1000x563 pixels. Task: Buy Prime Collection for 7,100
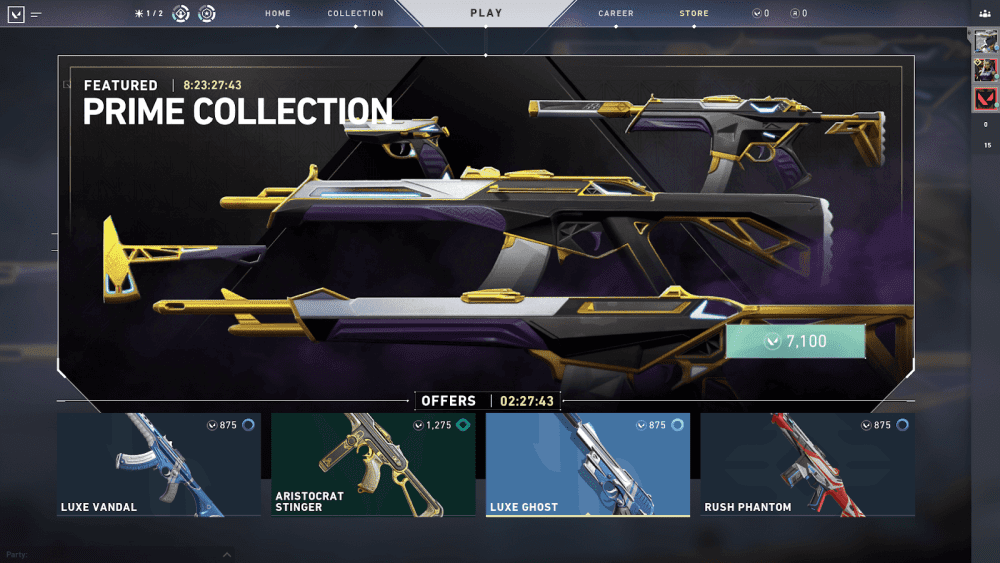[795, 341]
